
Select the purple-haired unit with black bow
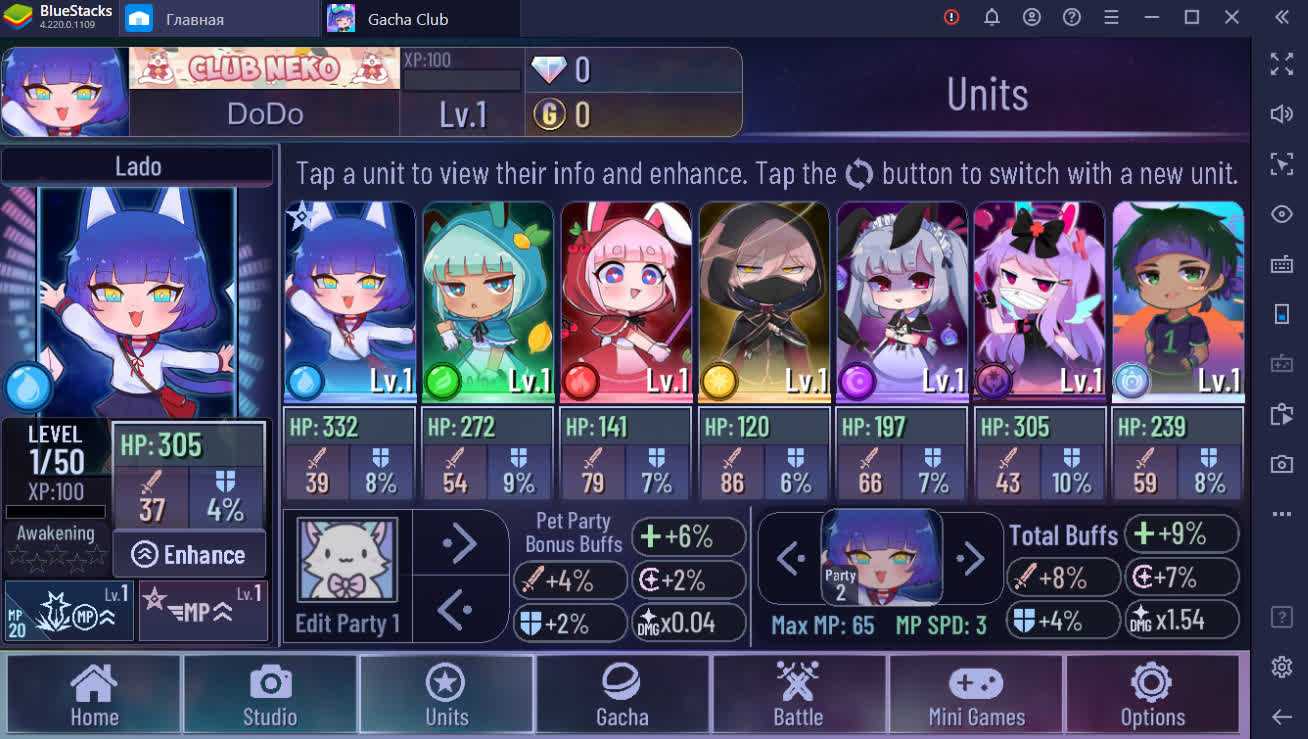(x=1039, y=302)
